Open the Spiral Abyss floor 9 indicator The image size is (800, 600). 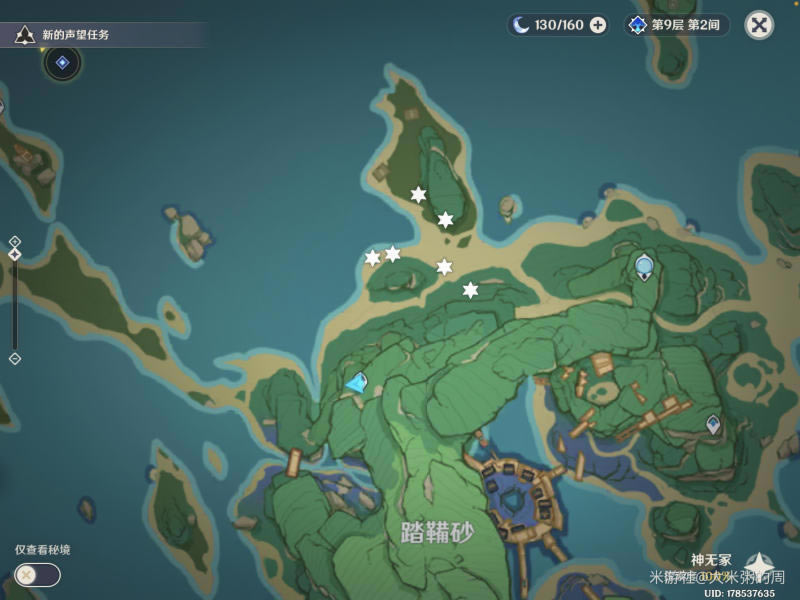click(678, 25)
